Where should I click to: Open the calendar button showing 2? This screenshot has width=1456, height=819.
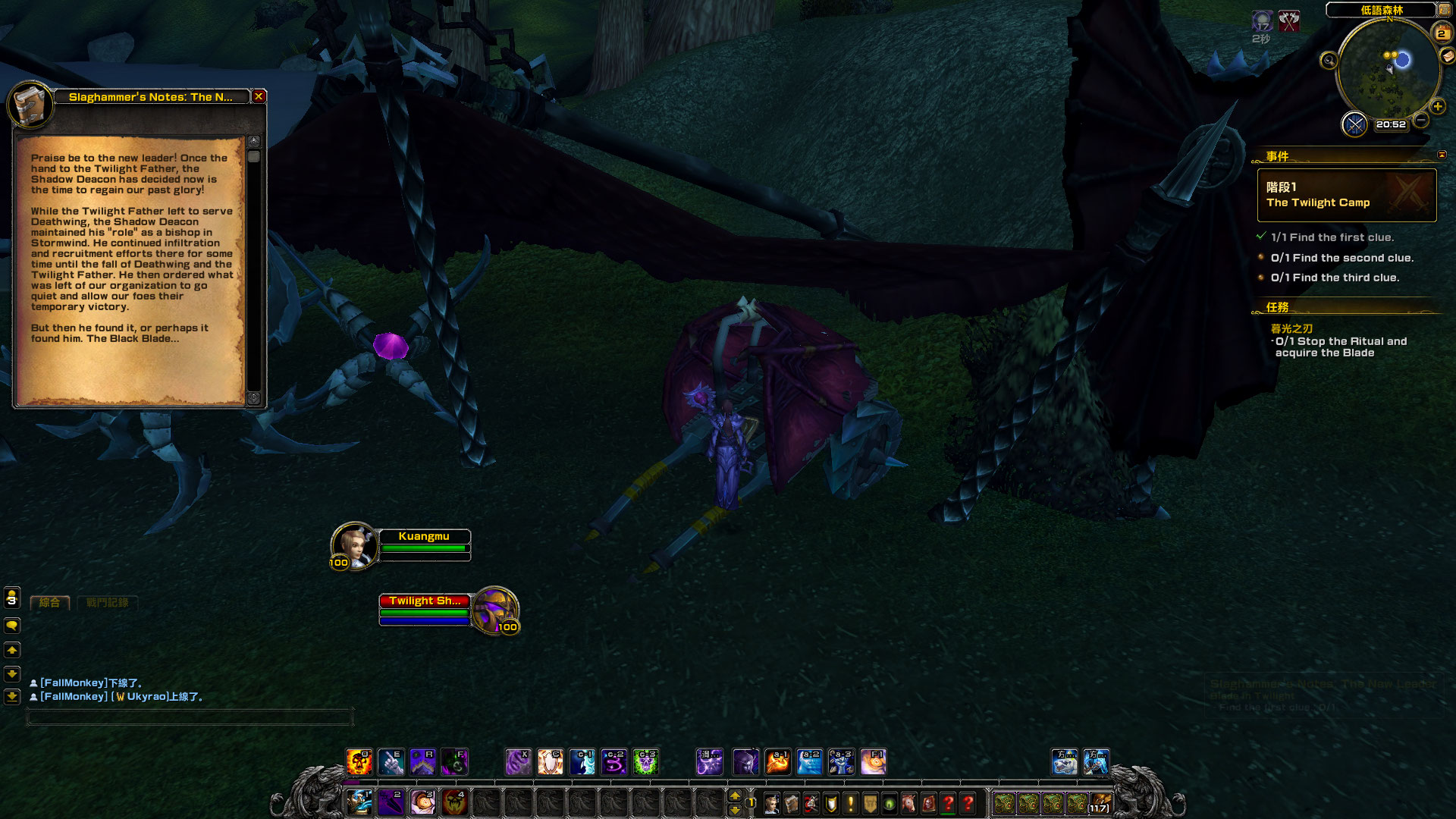(x=1441, y=33)
